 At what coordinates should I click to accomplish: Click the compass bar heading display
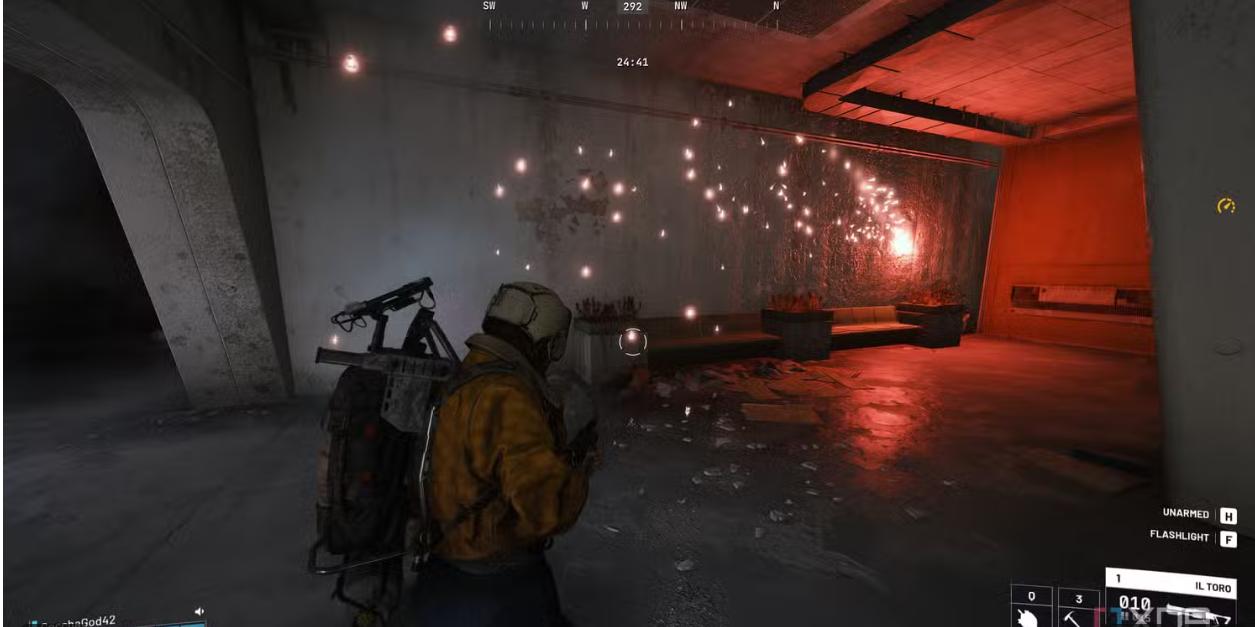[x=632, y=7]
